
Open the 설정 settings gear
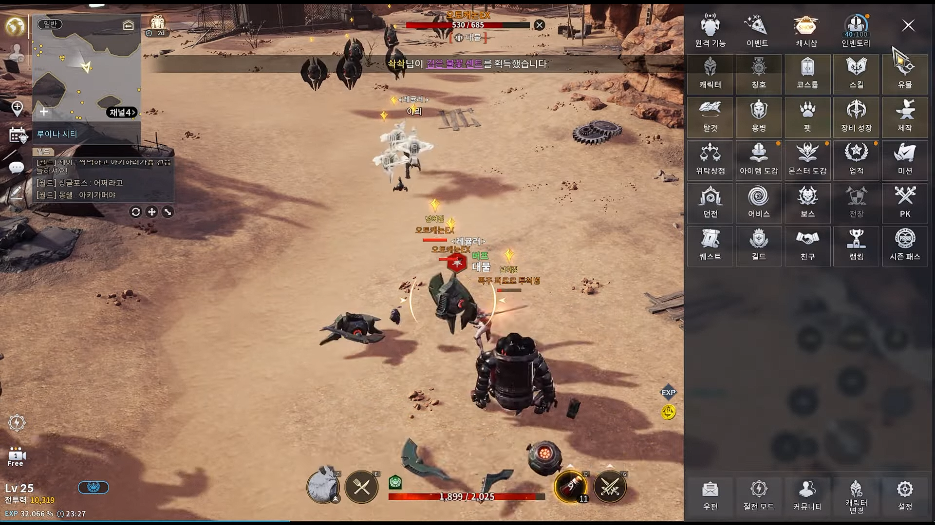pyautogui.click(x=905, y=493)
